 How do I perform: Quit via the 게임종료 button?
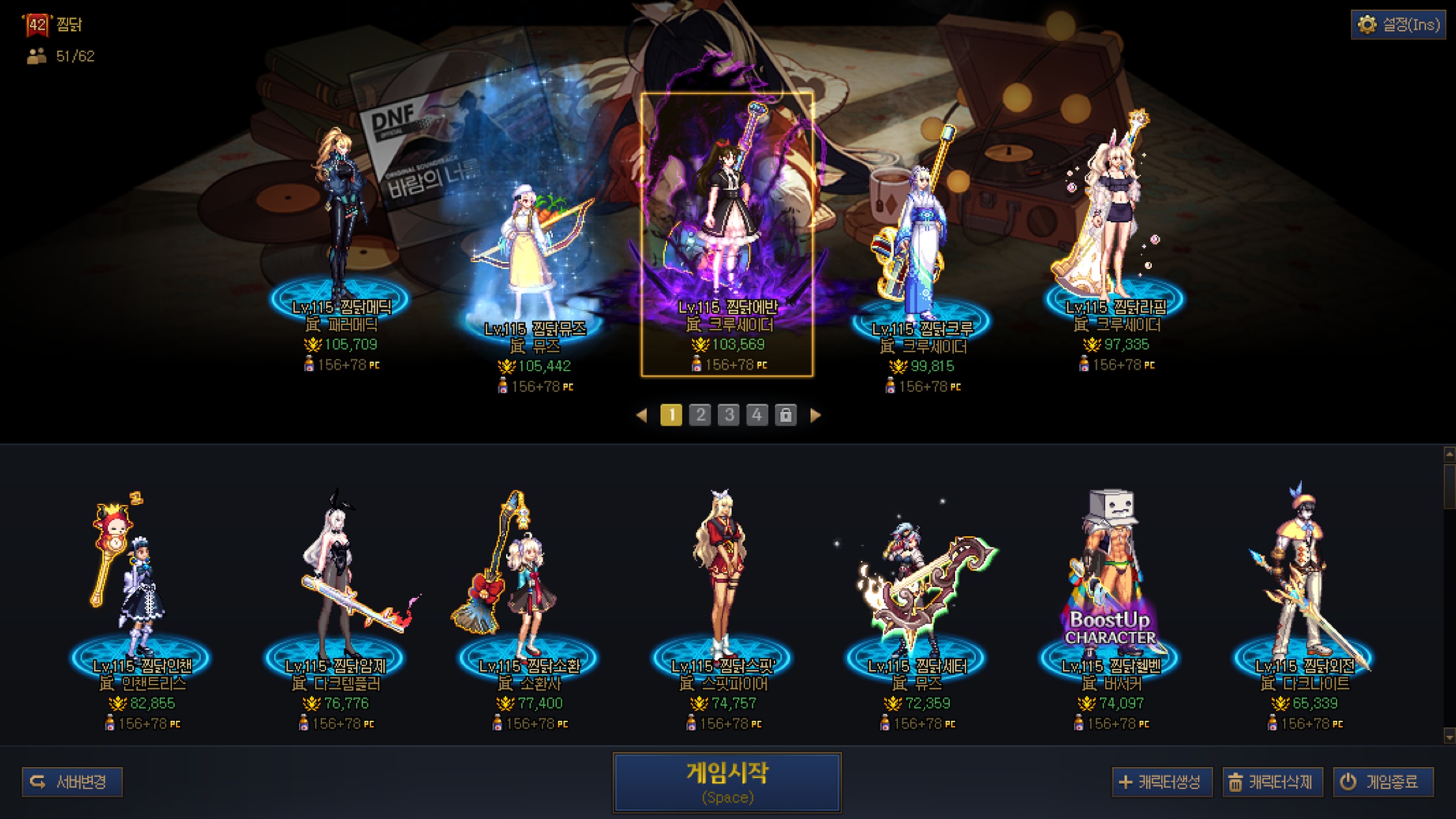point(1383,782)
